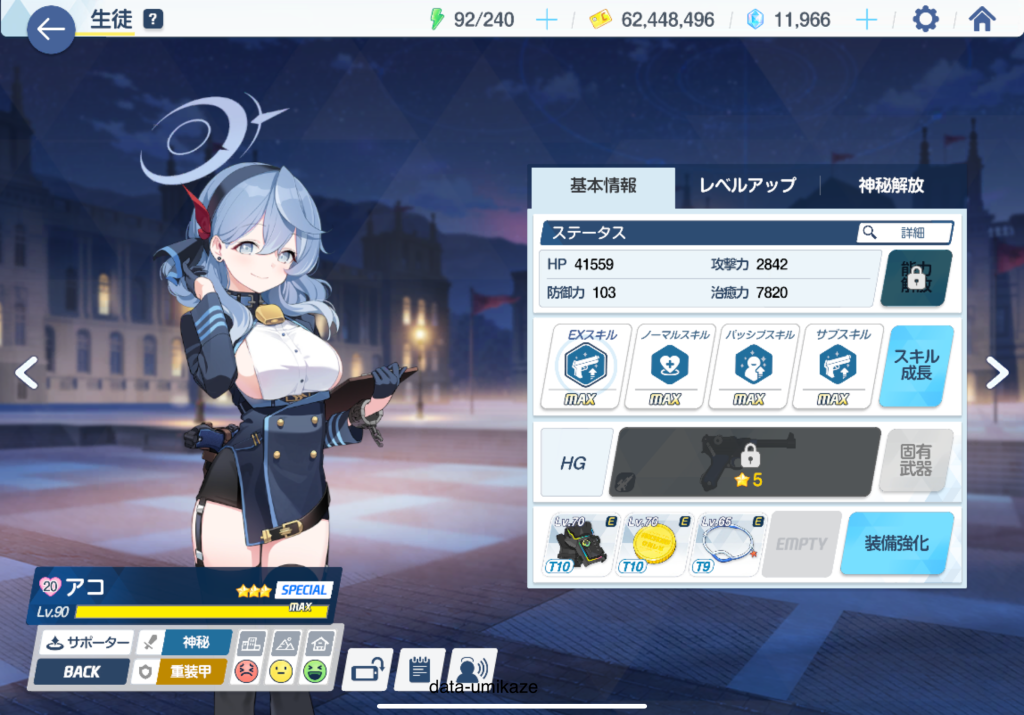The image size is (1024, 715).
Task: Open 装備強化 equipment upgrade
Action: click(896, 543)
